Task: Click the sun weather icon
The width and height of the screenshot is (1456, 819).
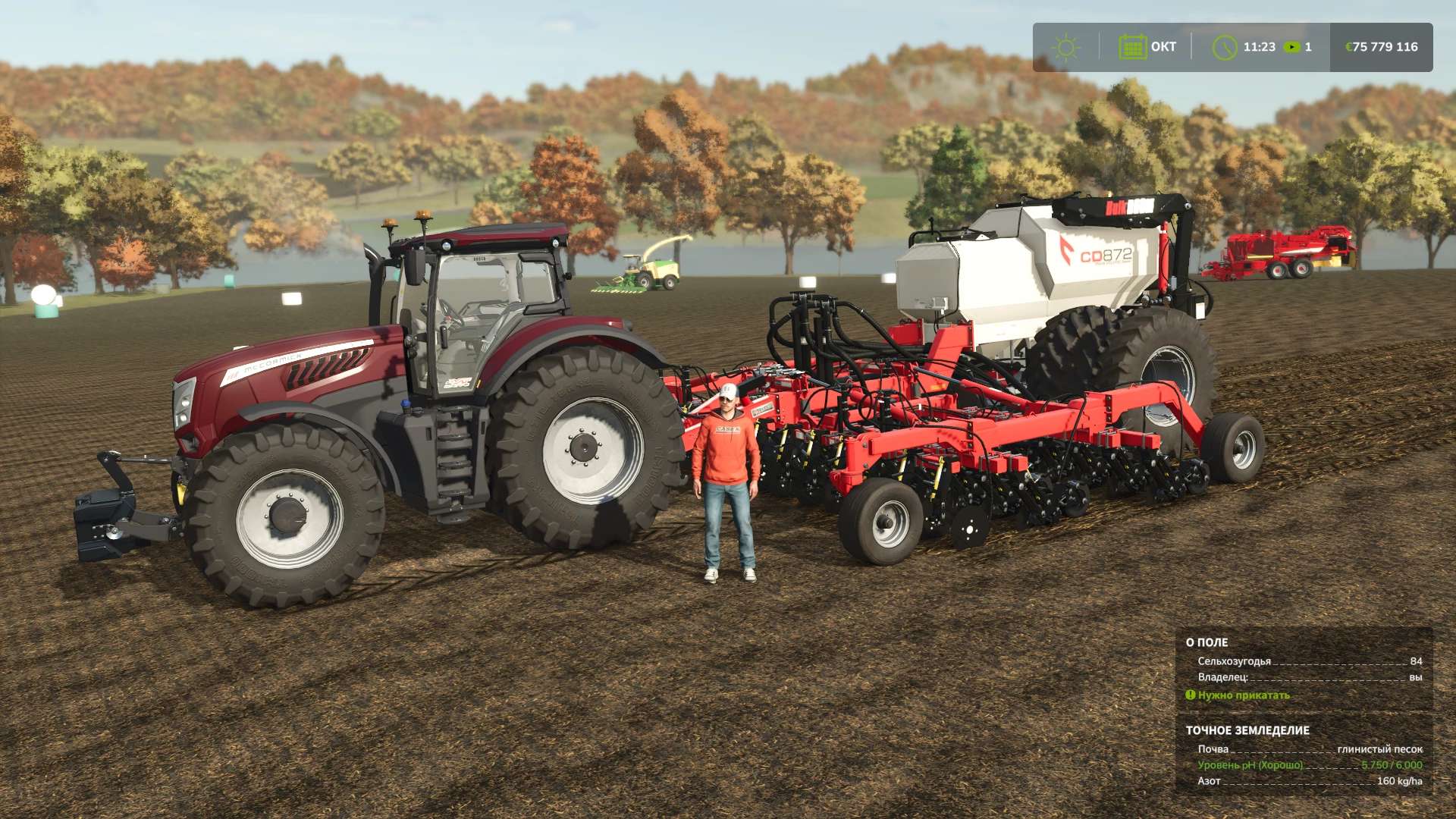Action: point(1065,47)
